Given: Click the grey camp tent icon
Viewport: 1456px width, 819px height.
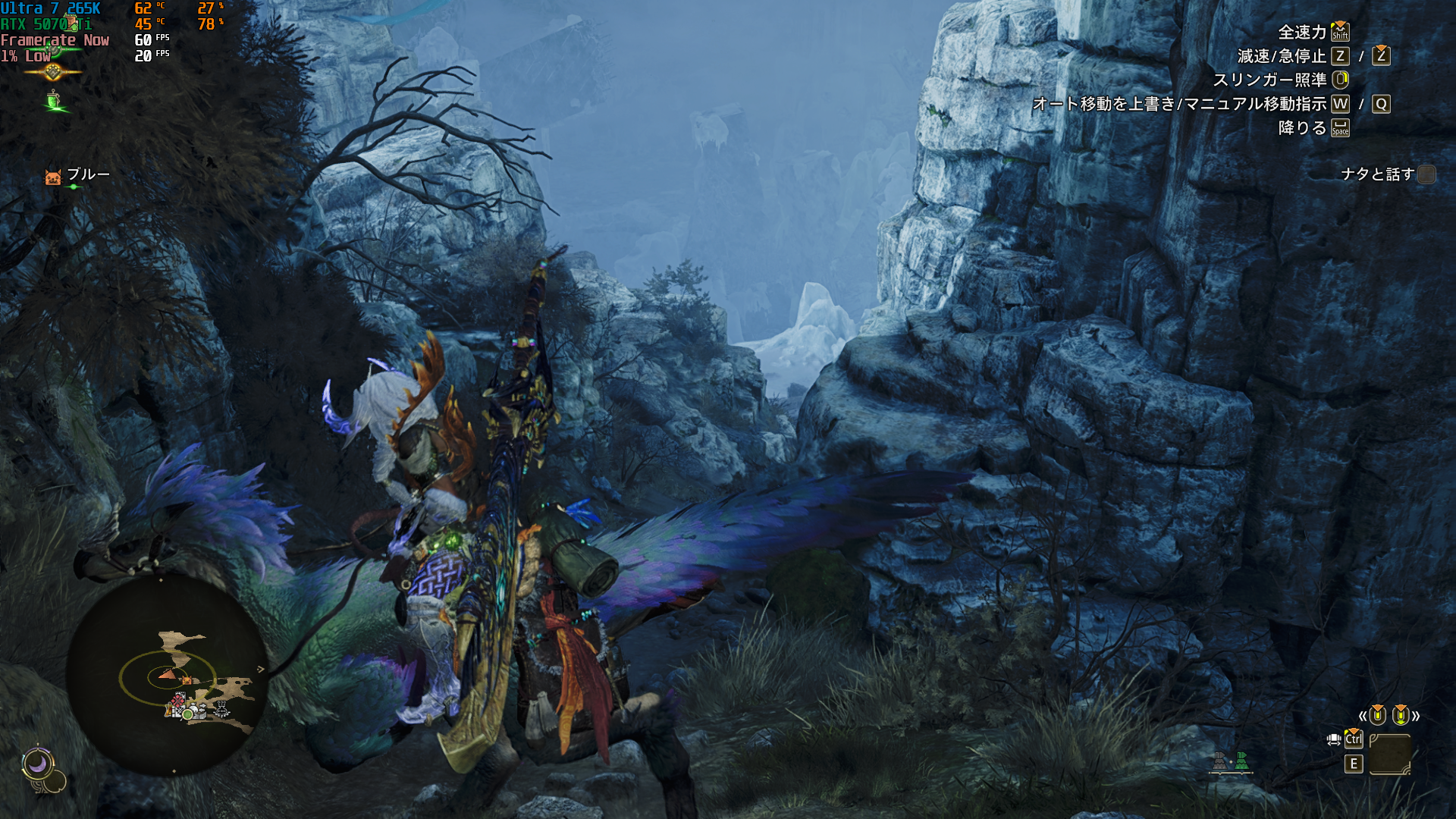Looking at the screenshot, I should point(1219,761).
